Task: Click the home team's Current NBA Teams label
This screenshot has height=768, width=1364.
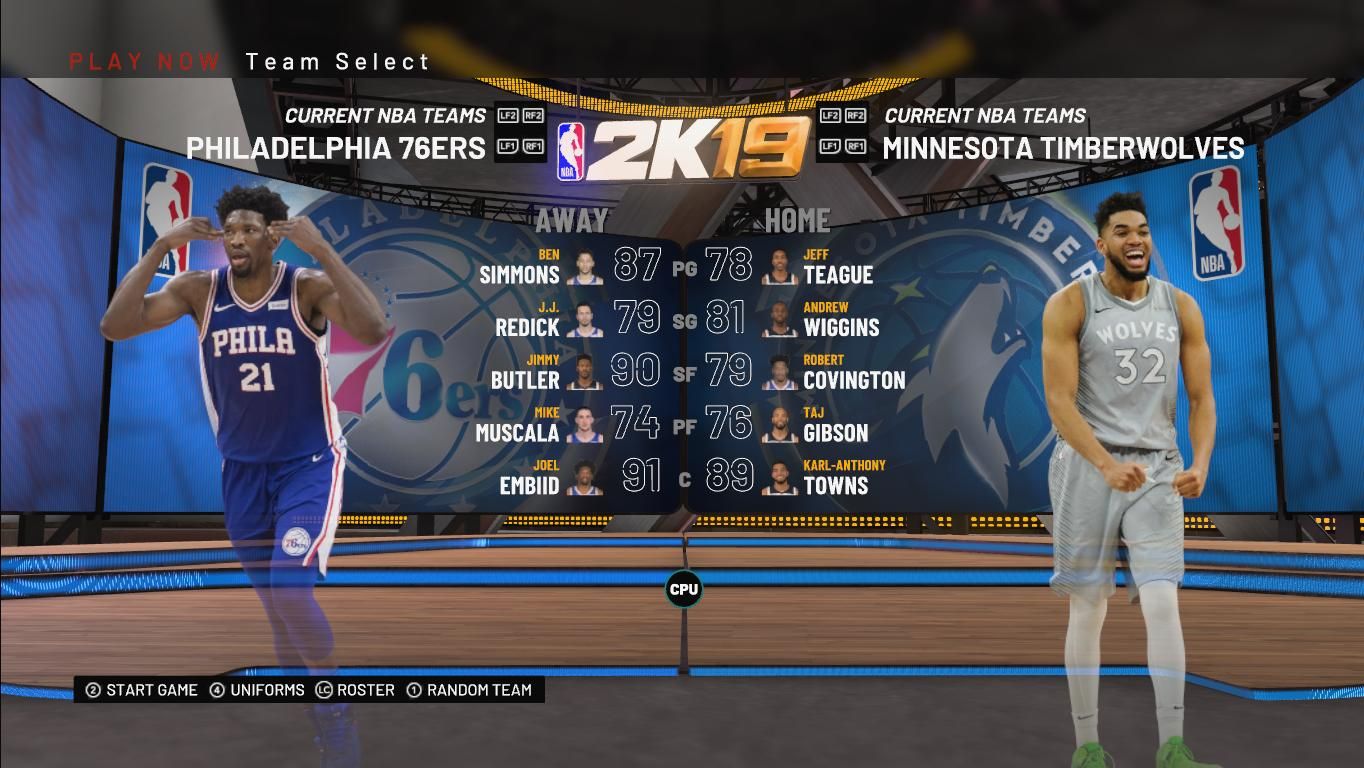Action: click(985, 115)
